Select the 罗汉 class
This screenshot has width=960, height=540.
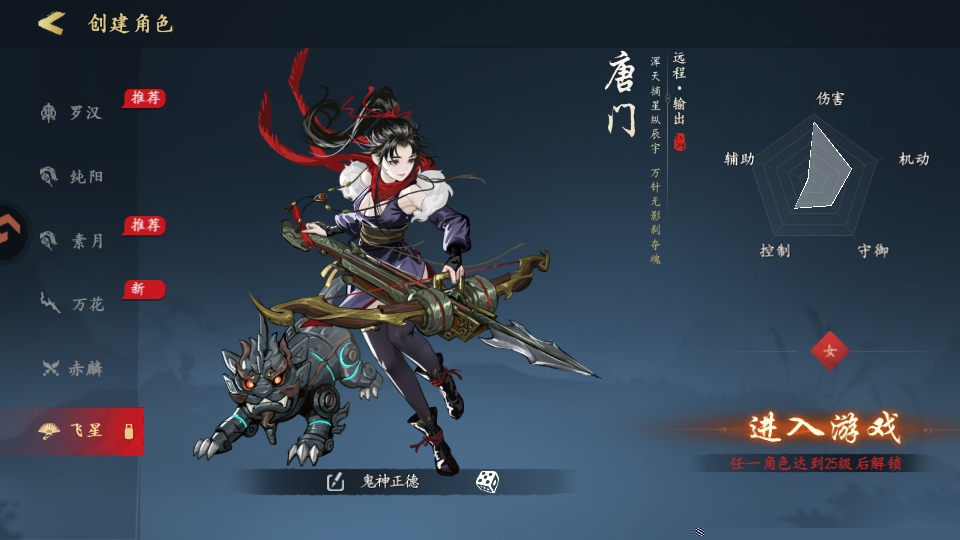72,113
